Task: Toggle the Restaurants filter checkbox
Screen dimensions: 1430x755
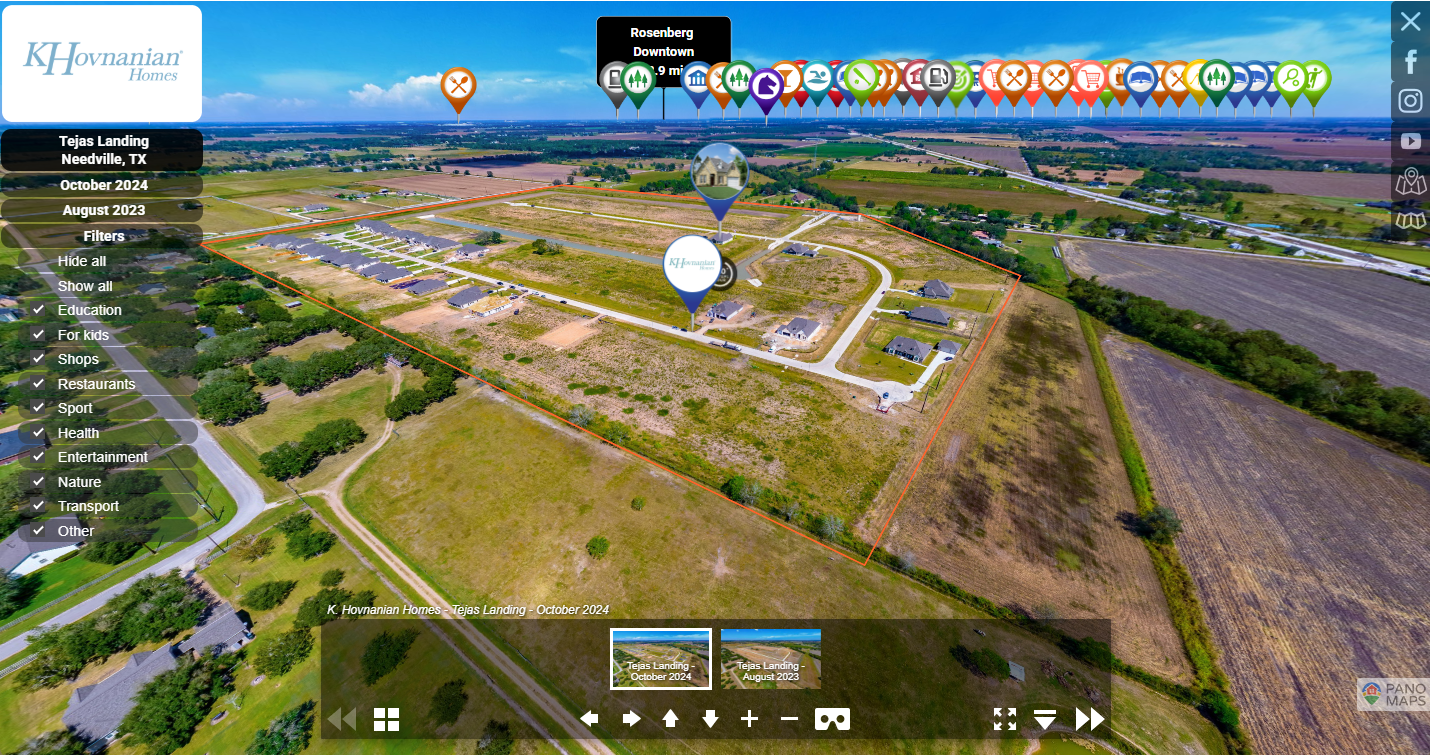Action: pos(38,384)
